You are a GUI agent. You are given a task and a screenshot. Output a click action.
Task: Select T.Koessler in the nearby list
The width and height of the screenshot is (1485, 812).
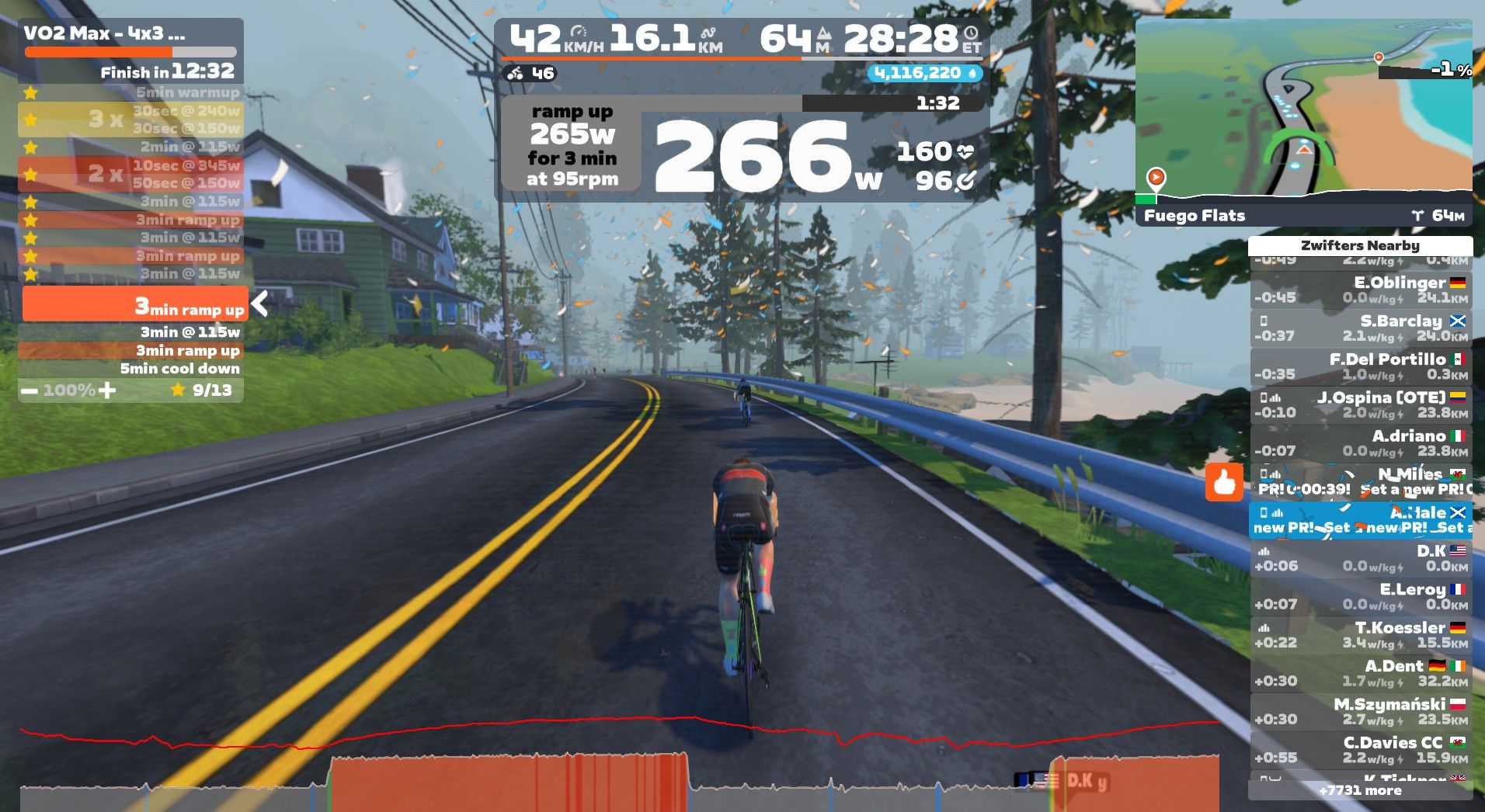[x=1361, y=635]
